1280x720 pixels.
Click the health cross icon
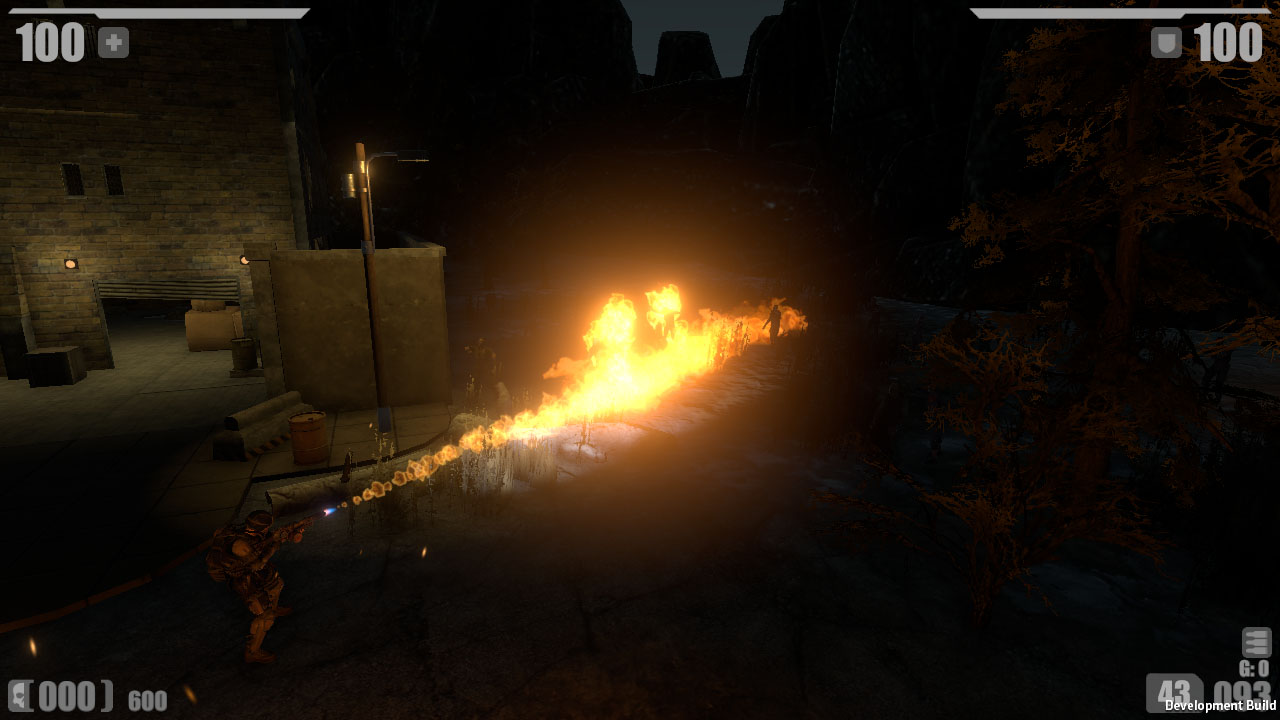coord(113,42)
